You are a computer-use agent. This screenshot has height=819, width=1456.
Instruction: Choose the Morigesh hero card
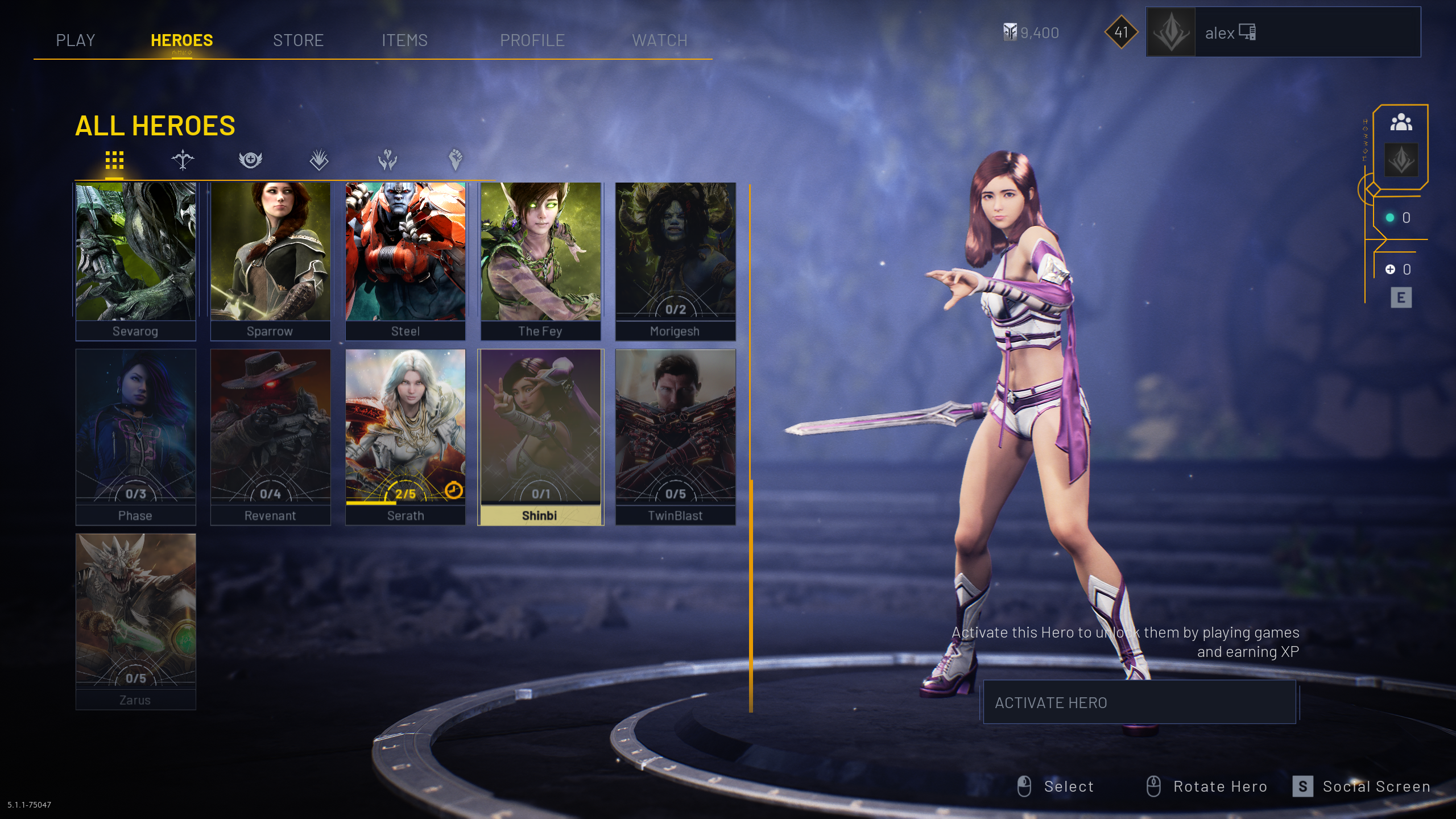click(675, 261)
